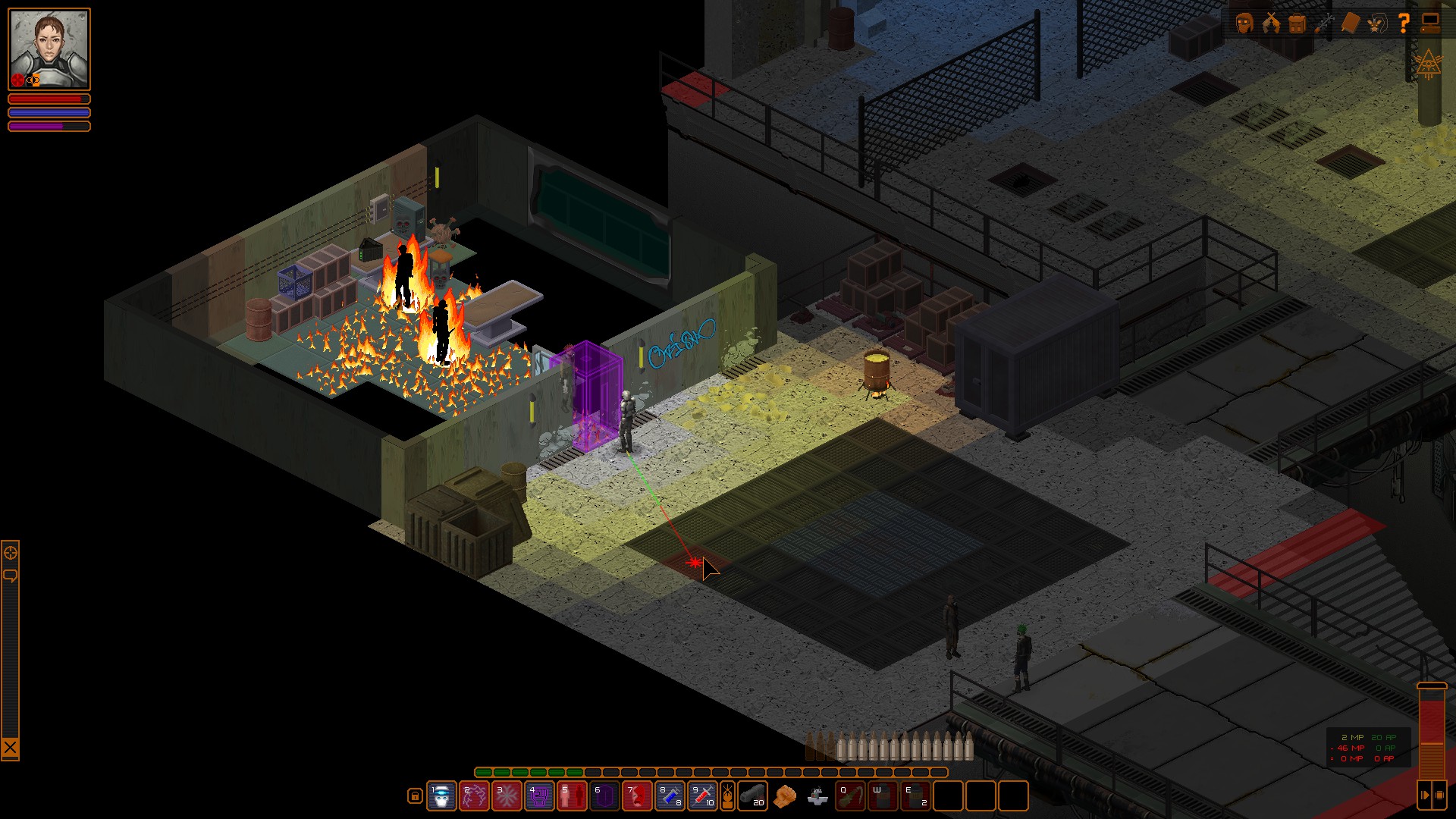The image size is (1456, 819).
Task: Click the red health bar under the portrait
Action: tap(48, 99)
